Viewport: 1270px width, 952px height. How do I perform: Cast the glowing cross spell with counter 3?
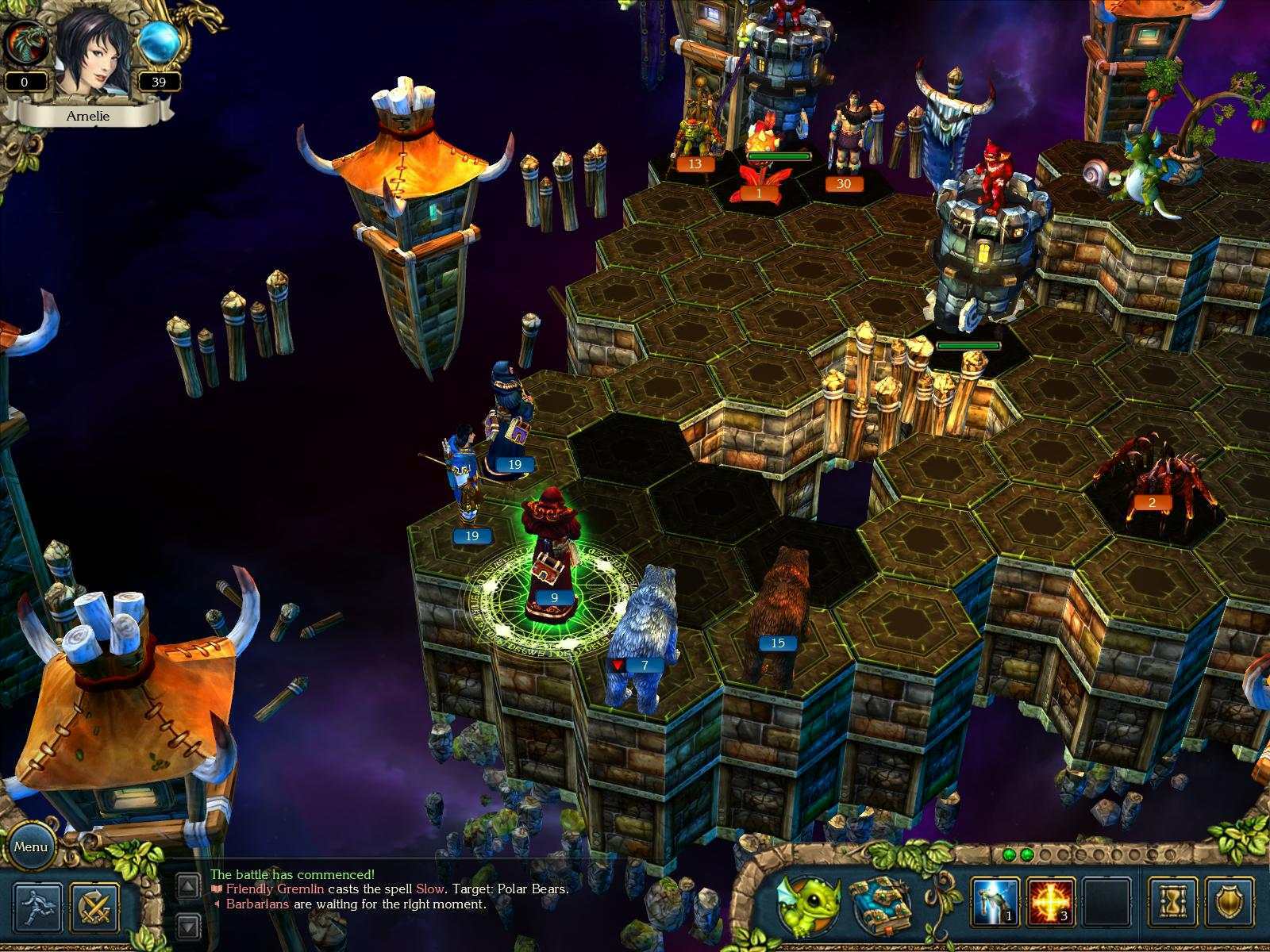click(1050, 901)
